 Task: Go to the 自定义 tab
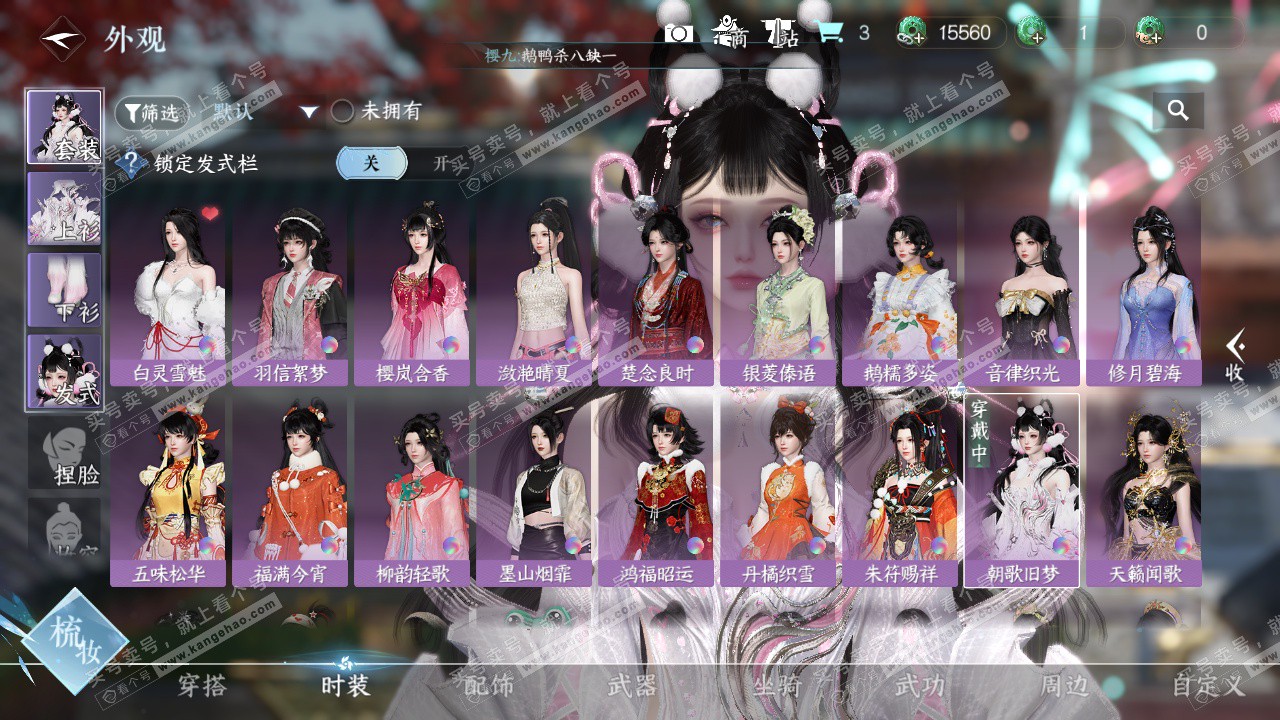pyautogui.click(x=1208, y=686)
